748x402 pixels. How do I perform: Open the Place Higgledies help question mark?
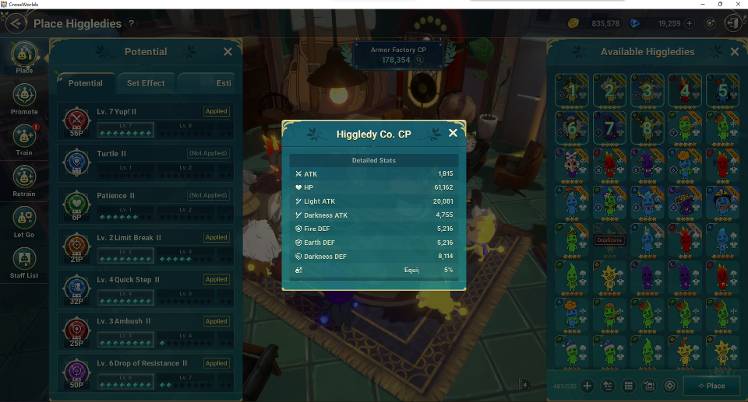[131, 23]
